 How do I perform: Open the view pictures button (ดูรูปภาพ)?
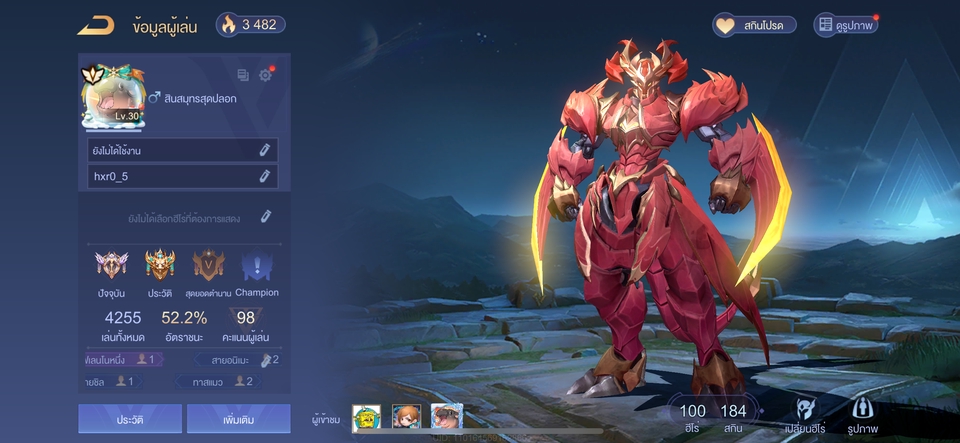tap(846, 25)
